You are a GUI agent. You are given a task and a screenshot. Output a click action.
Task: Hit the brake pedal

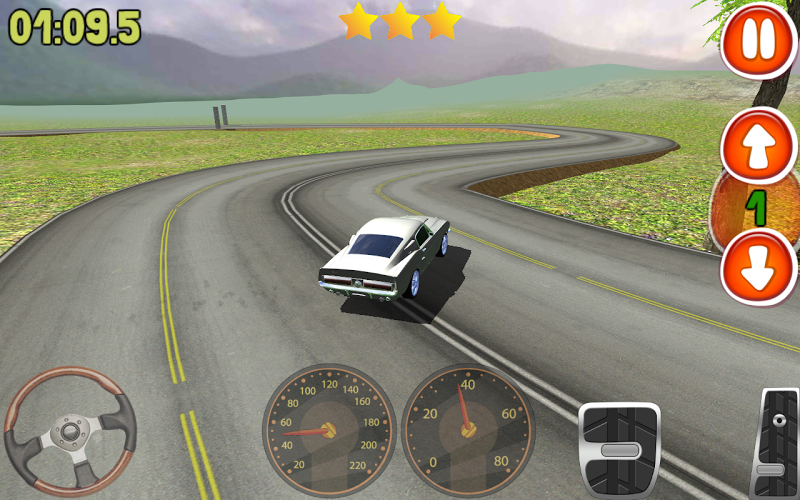click(x=620, y=449)
